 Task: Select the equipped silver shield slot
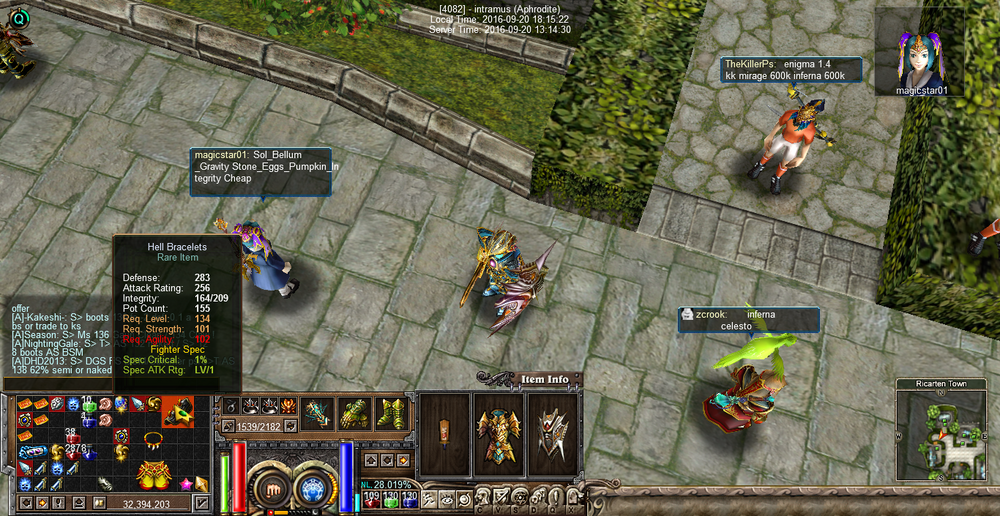pyautogui.click(x=549, y=433)
